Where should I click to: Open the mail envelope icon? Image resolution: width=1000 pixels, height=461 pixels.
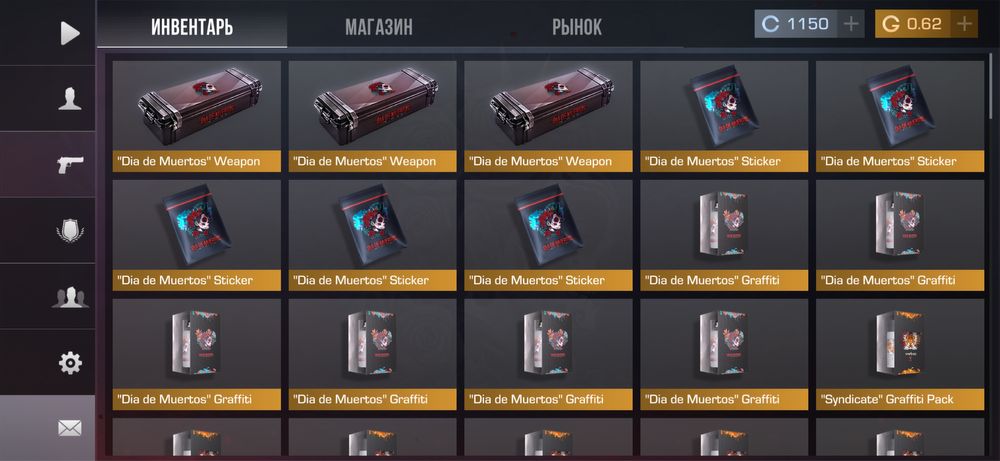pos(69,428)
